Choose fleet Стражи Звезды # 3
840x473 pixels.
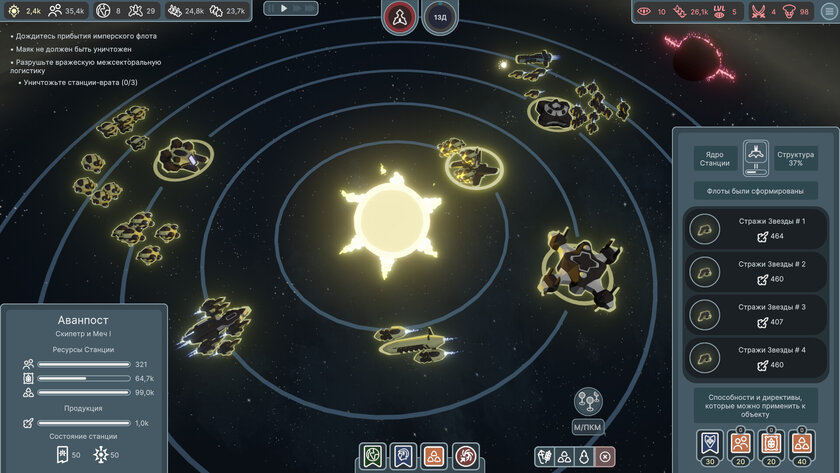pos(750,315)
